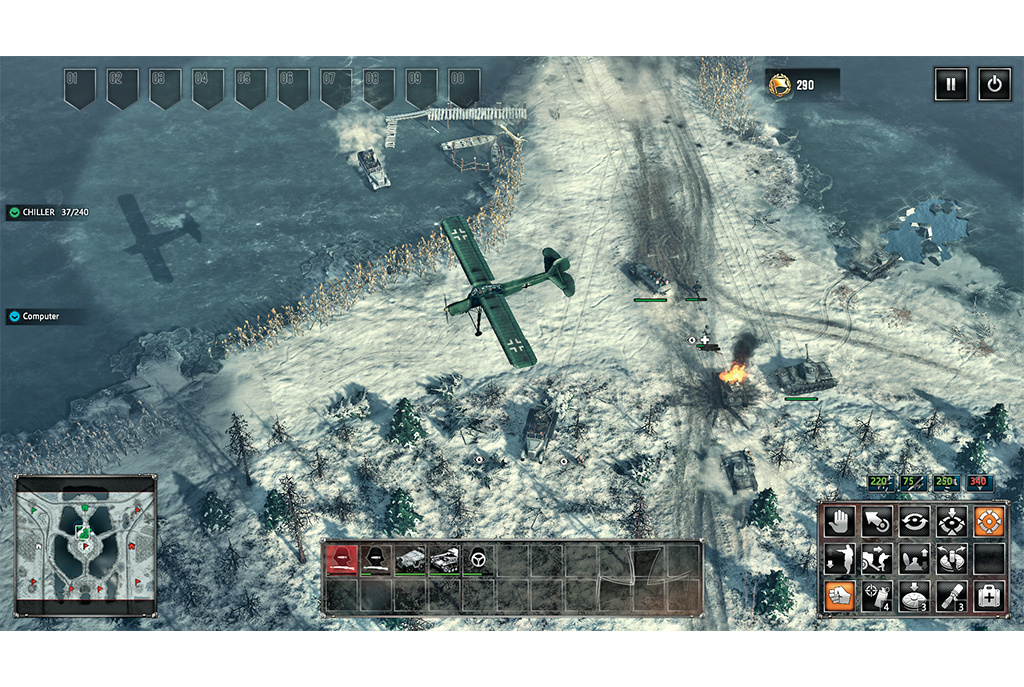Activate the open hand stop command
Screen dimensions: 1024x687
pyautogui.click(x=840, y=522)
